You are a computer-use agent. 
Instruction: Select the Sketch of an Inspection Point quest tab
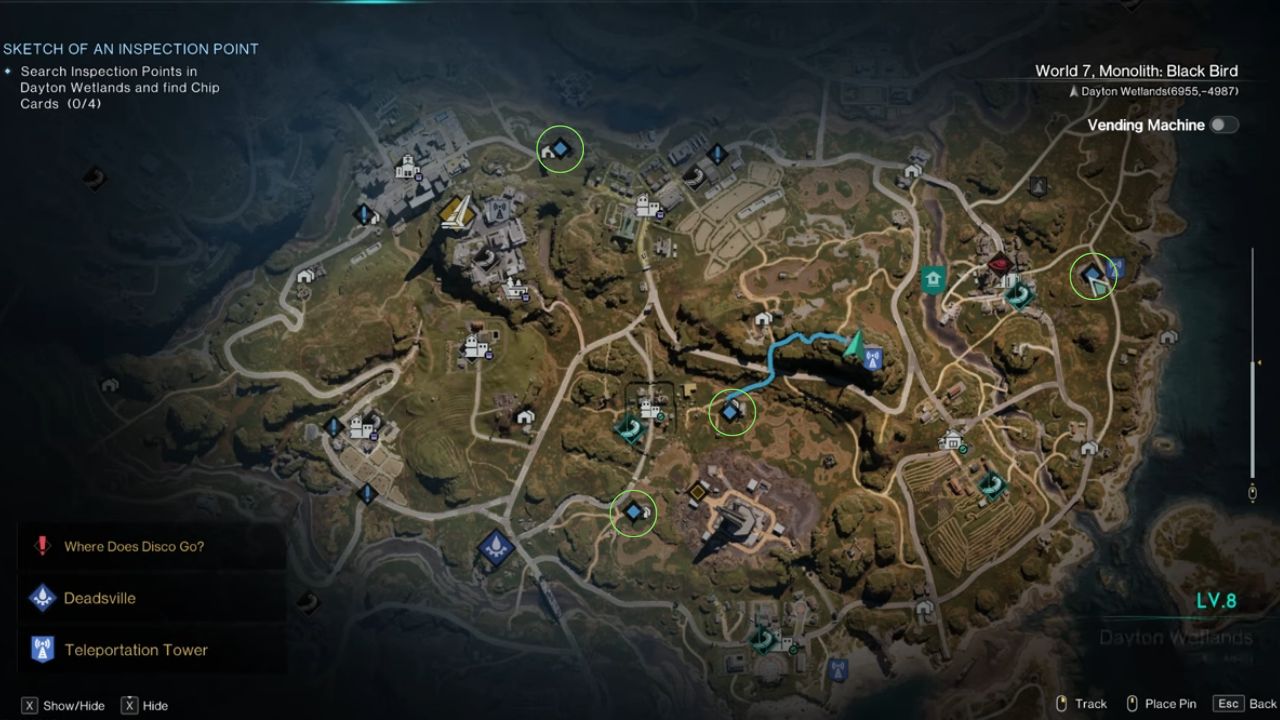point(130,48)
